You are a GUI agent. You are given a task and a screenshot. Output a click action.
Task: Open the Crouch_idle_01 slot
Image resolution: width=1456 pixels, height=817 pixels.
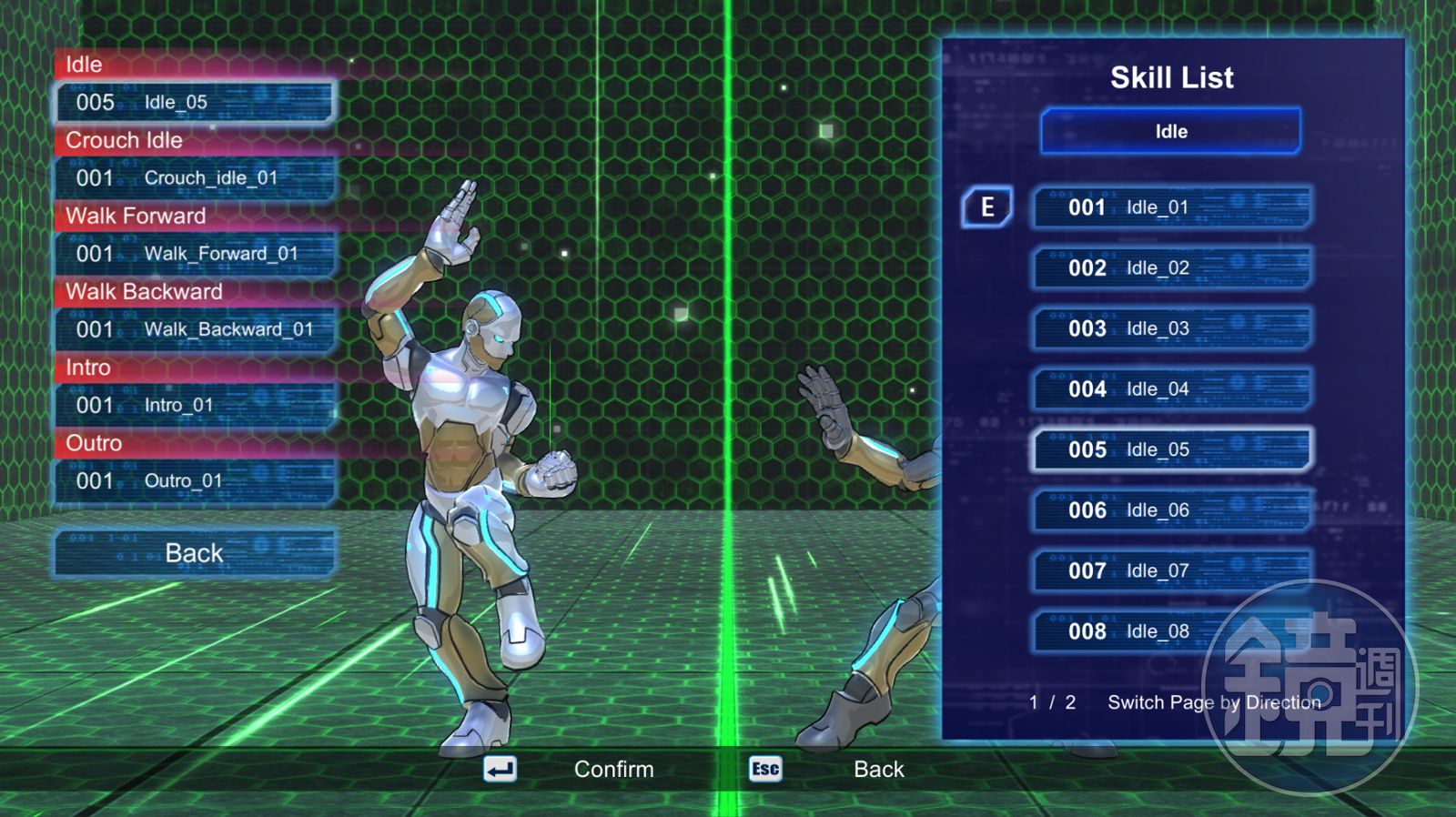[x=195, y=178]
